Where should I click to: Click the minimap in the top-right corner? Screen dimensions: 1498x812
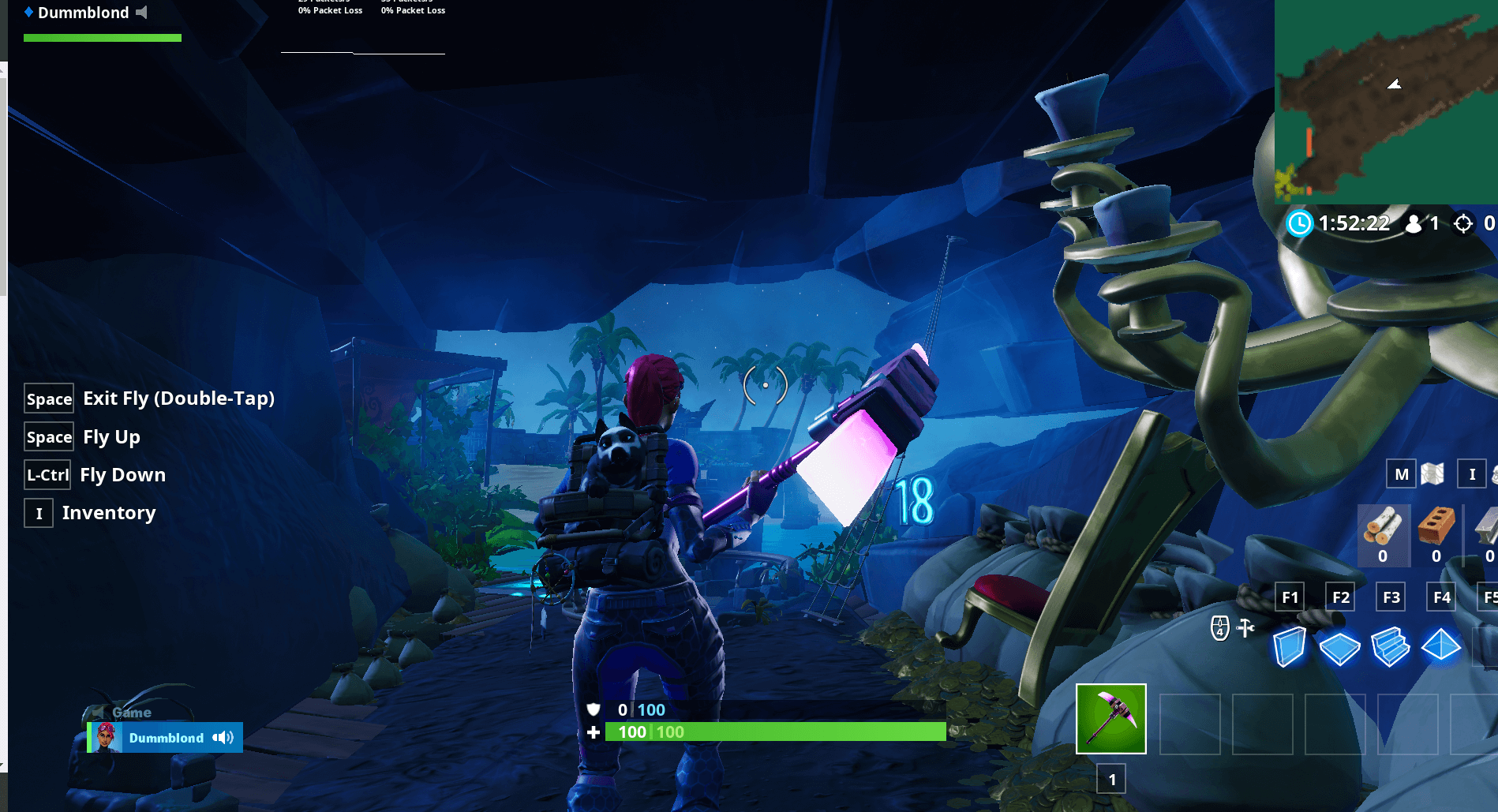[x=1385, y=103]
